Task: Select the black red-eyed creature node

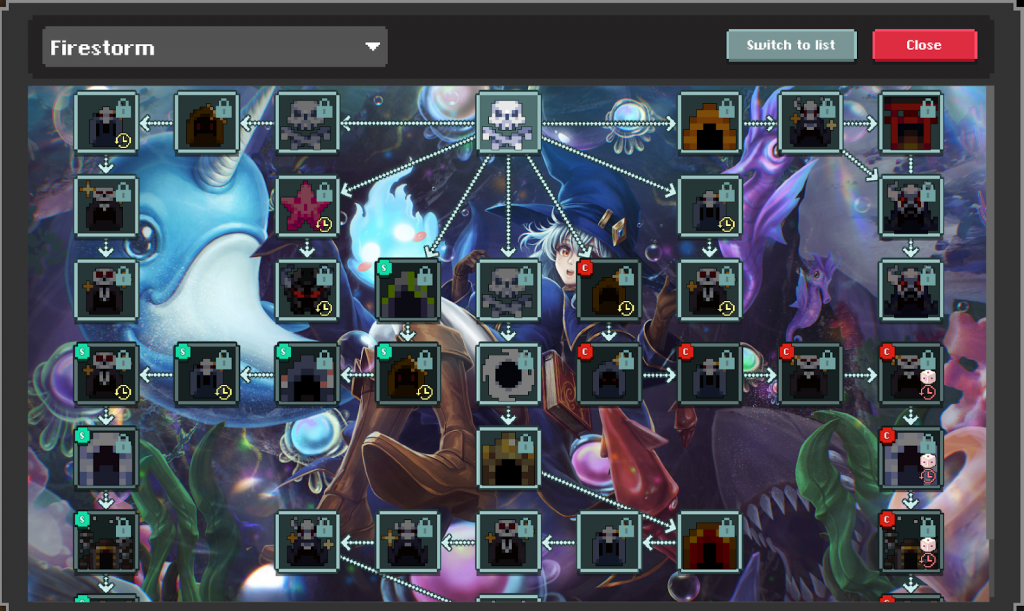Action: (307, 291)
